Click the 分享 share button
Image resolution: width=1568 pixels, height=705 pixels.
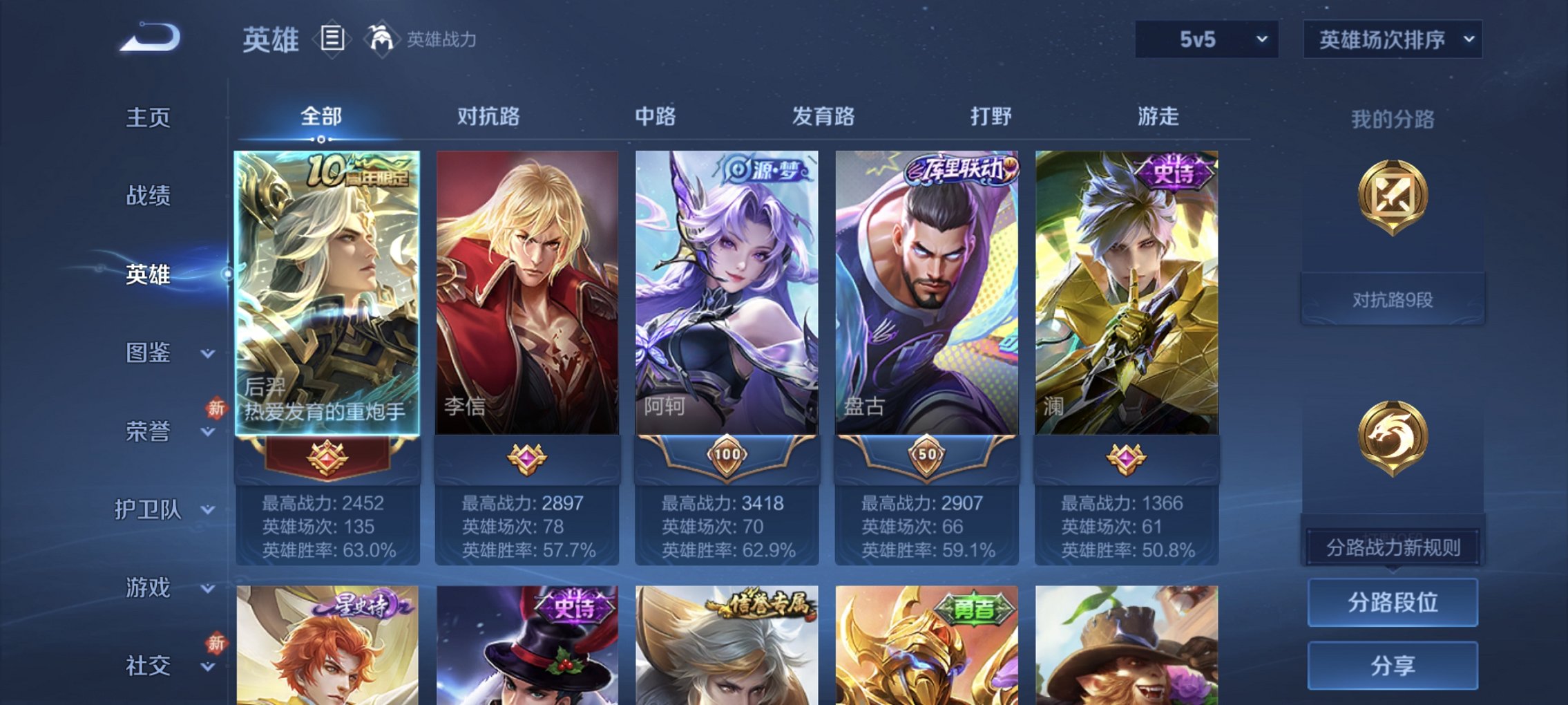(1393, 666)
